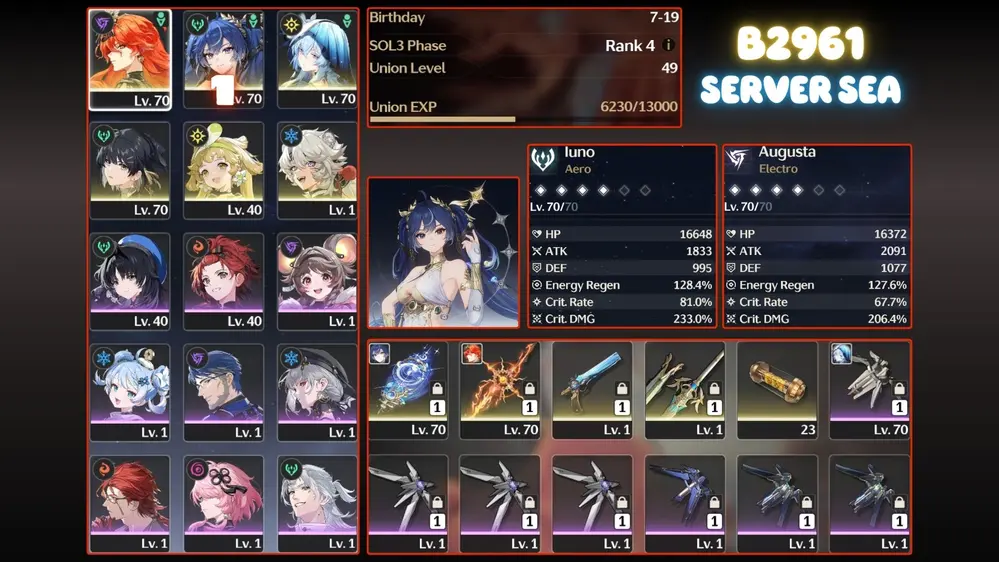Choose Iuno's blue-haired Lv. 70 tile
The width and height of the screenshot is (999, 562).
click(x=223, y=58)
